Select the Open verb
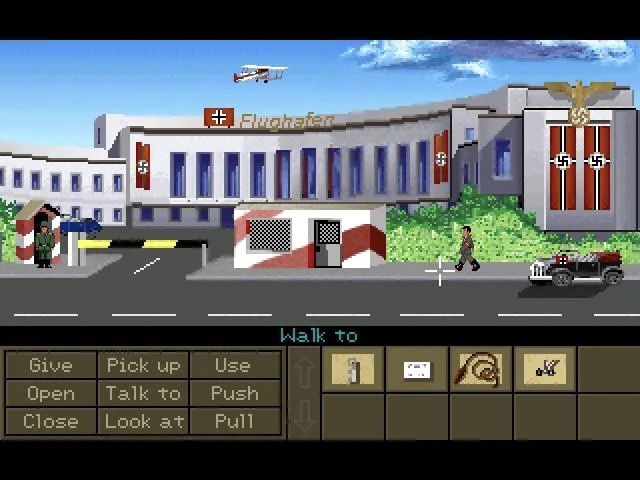Image resolution: width=640 pixels, height=480 pixels. pos(51,394)
